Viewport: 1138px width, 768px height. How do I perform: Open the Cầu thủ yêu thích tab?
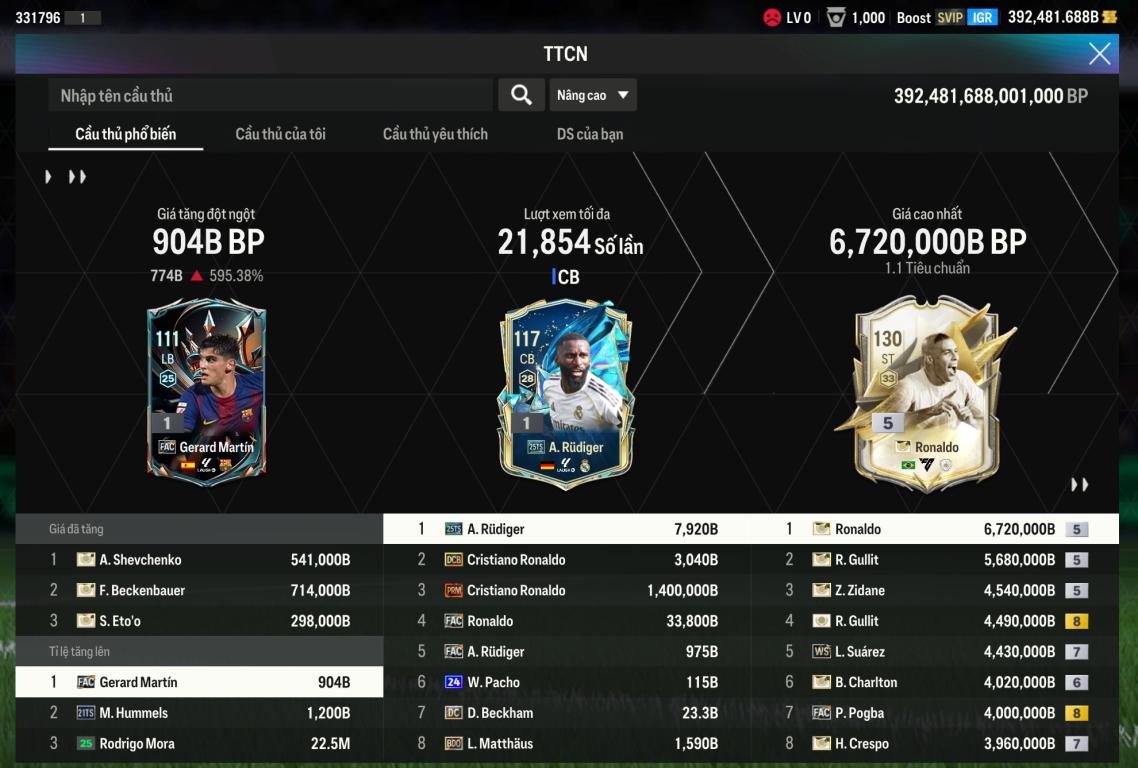click(x=435, y=134)
